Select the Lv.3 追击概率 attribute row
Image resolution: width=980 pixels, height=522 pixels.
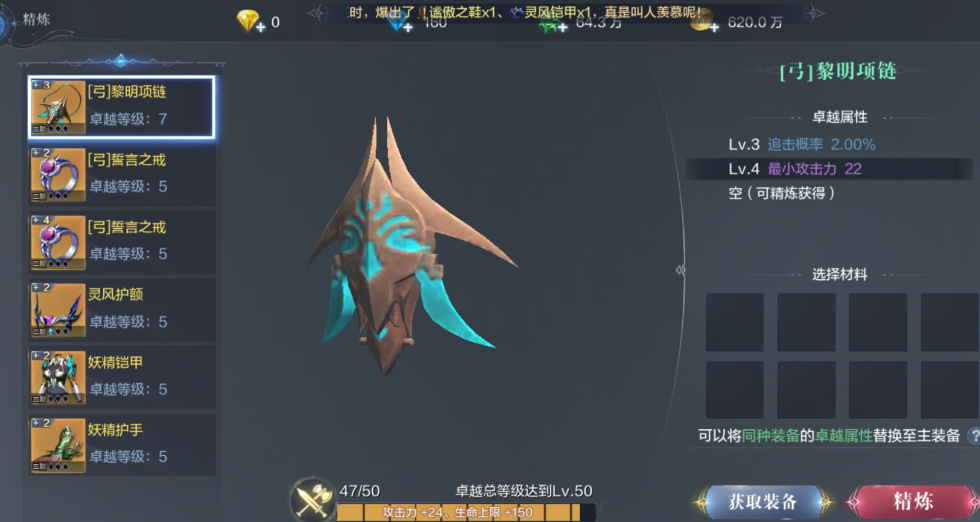tap(828, 144)
